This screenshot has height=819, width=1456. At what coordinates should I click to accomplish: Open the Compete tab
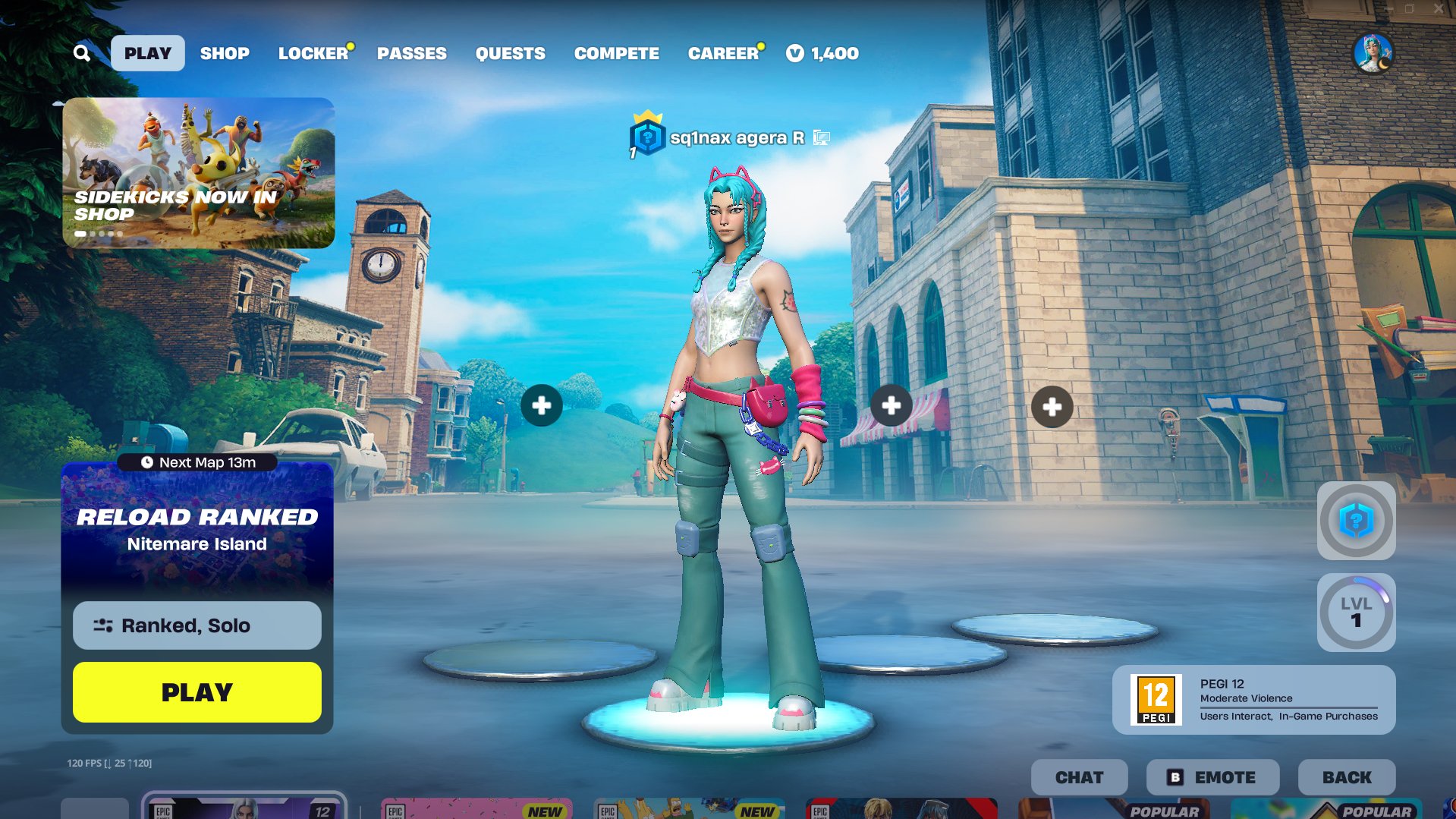coord(616,53)
